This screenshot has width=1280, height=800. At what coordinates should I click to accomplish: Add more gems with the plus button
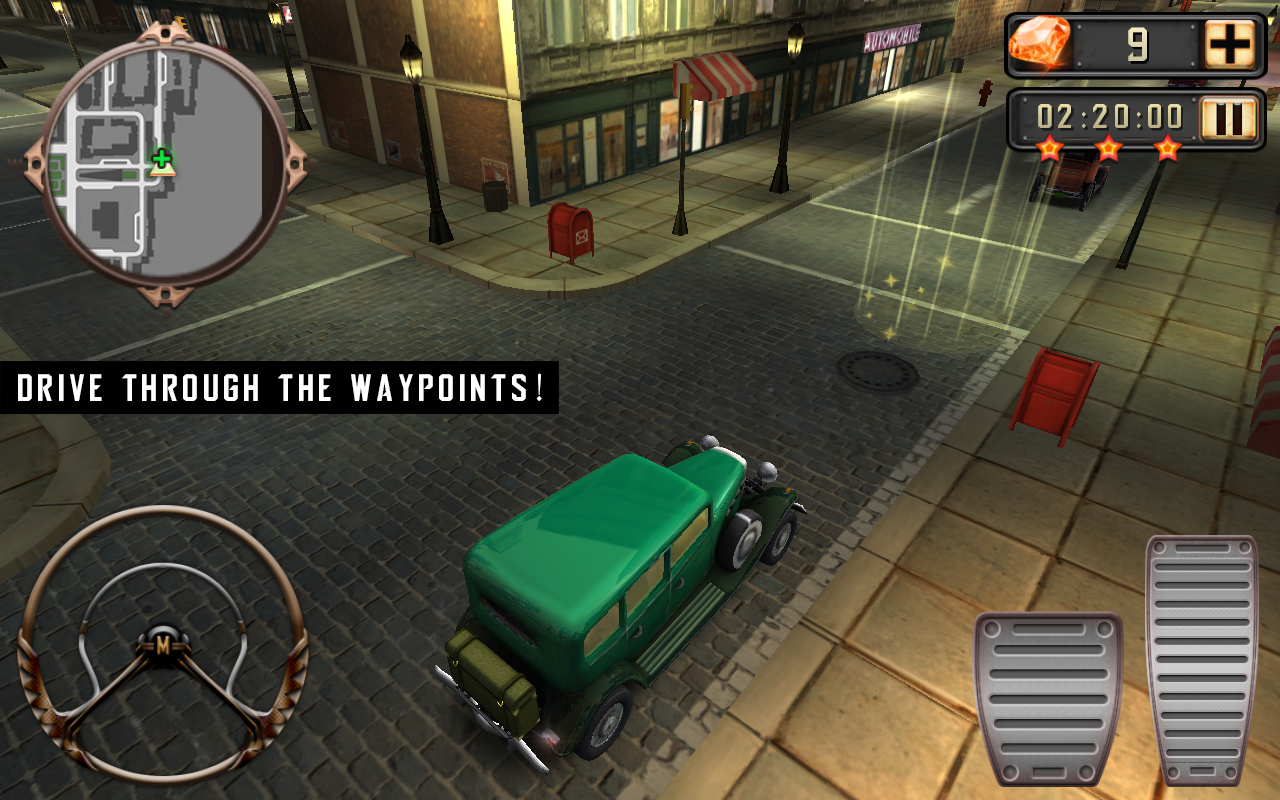coord(1228,45)
